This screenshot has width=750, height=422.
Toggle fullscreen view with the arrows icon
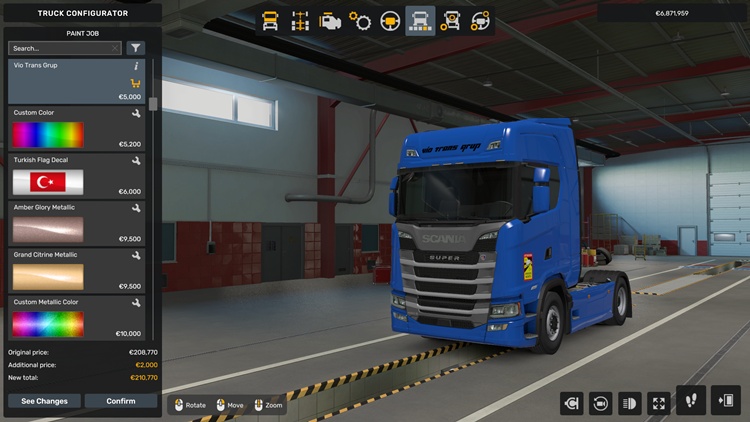click(x=659, y=403)
